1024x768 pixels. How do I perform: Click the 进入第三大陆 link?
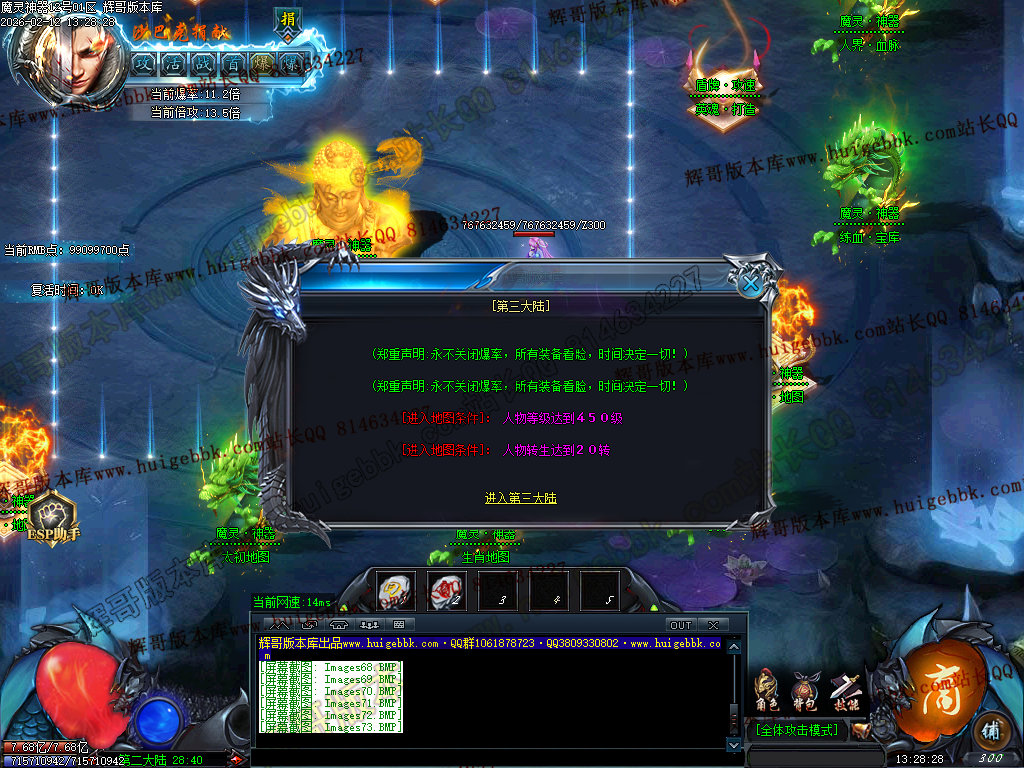tap(520, 498)
